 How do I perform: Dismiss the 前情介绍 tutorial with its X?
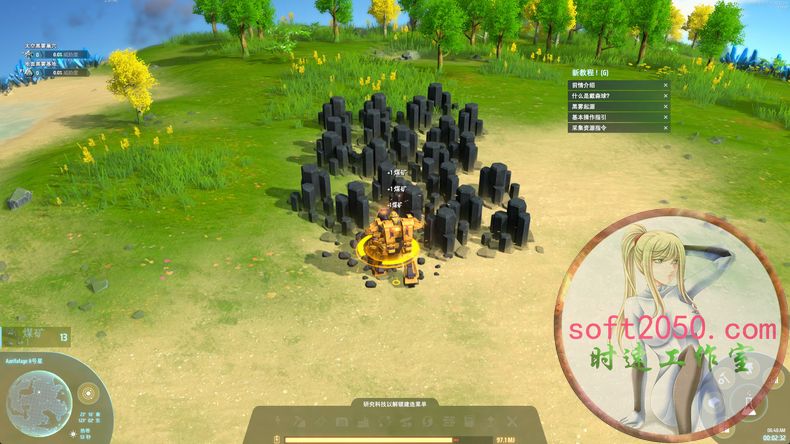click(x=665, y=85)
